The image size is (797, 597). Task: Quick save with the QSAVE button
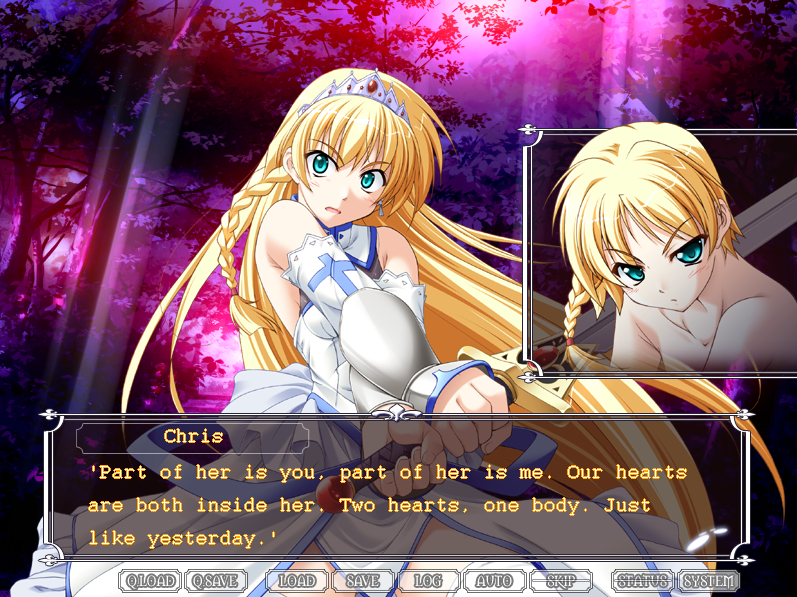[x=216, y=581]
